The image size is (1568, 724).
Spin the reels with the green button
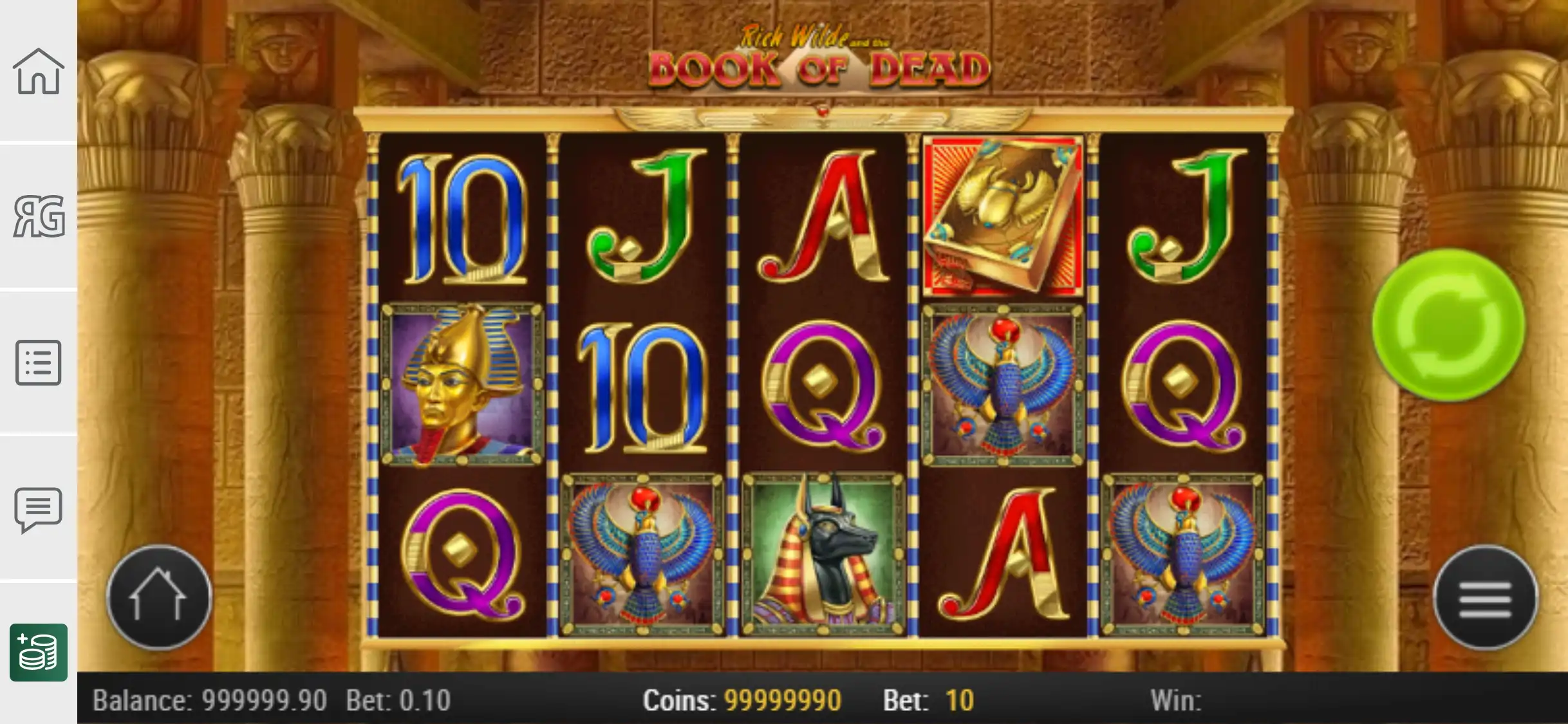(x=1448, y=325)
